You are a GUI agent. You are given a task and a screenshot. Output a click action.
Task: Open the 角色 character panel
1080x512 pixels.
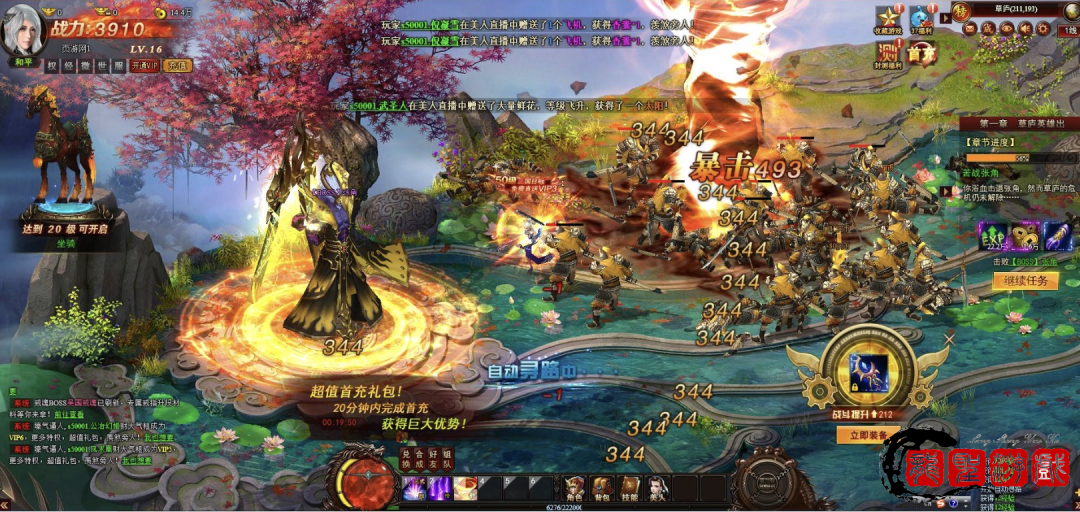click(x=574, y=487)
